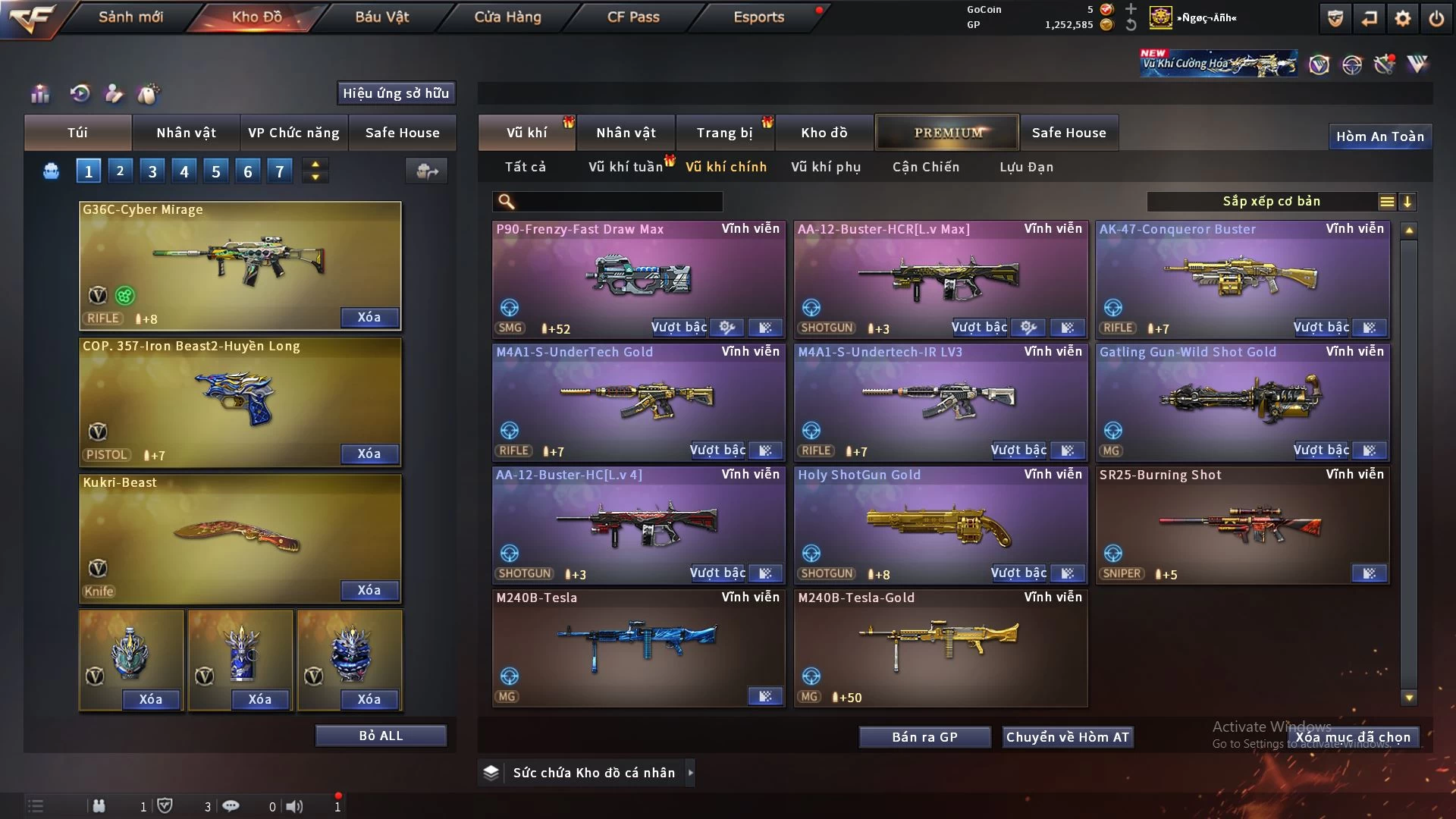This screenshot has width=1456, height=819.
Task: Click Vượt bậc on AK-47-Conqueror Buster
Action: [x=1320, y=328]
